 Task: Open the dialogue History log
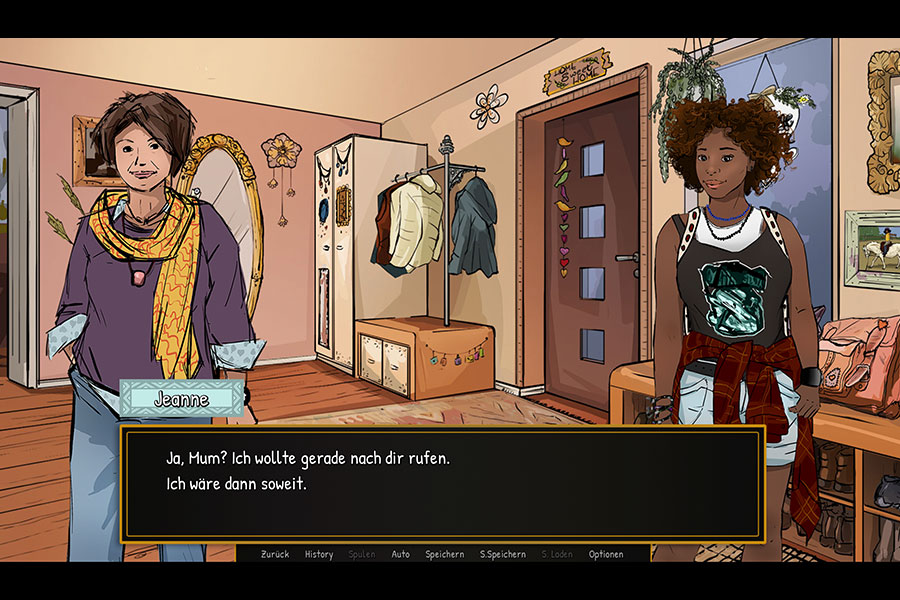coord(319,554)
